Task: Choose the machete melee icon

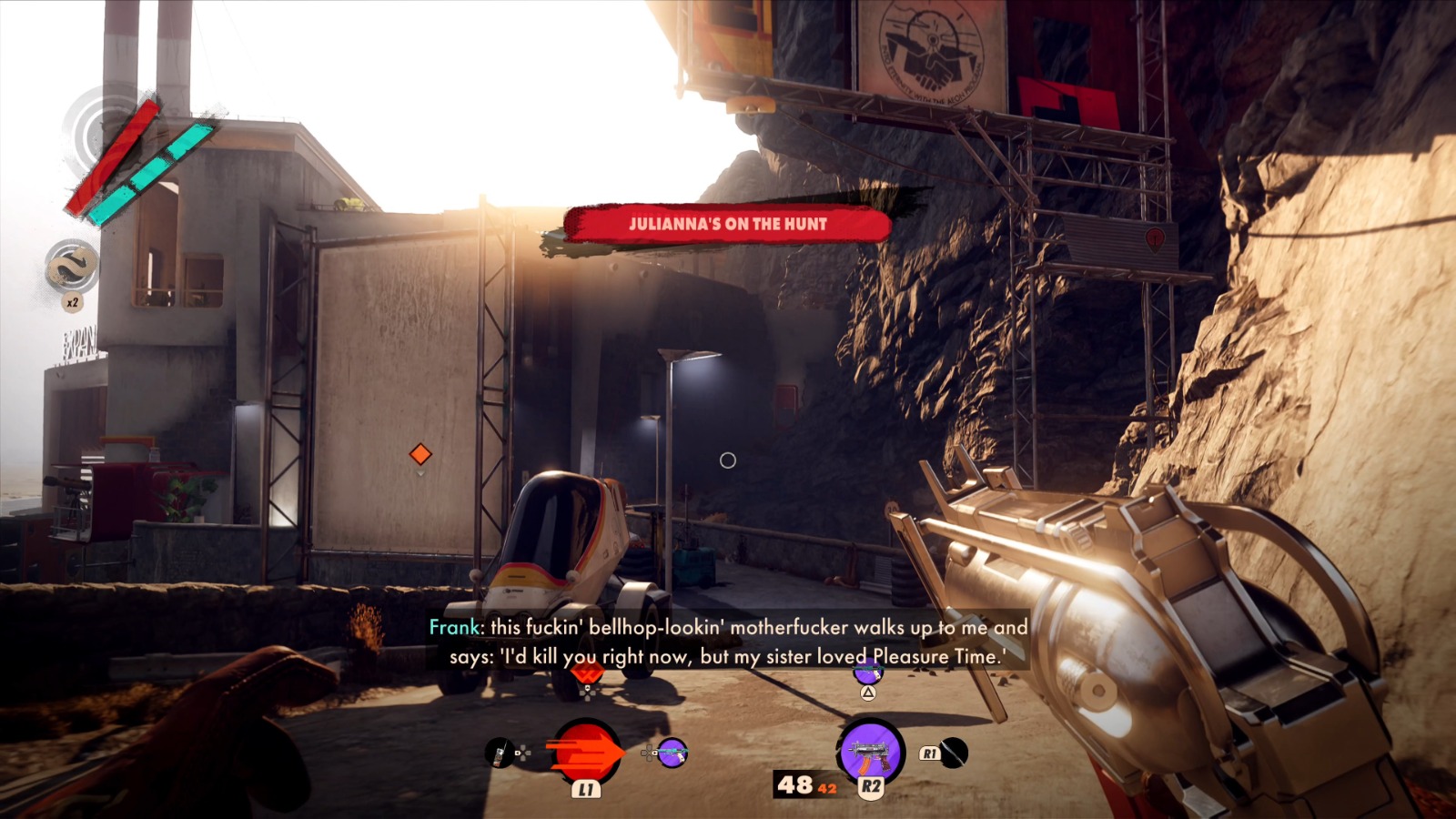Action: pyautogui.click(x=953, y=753)
